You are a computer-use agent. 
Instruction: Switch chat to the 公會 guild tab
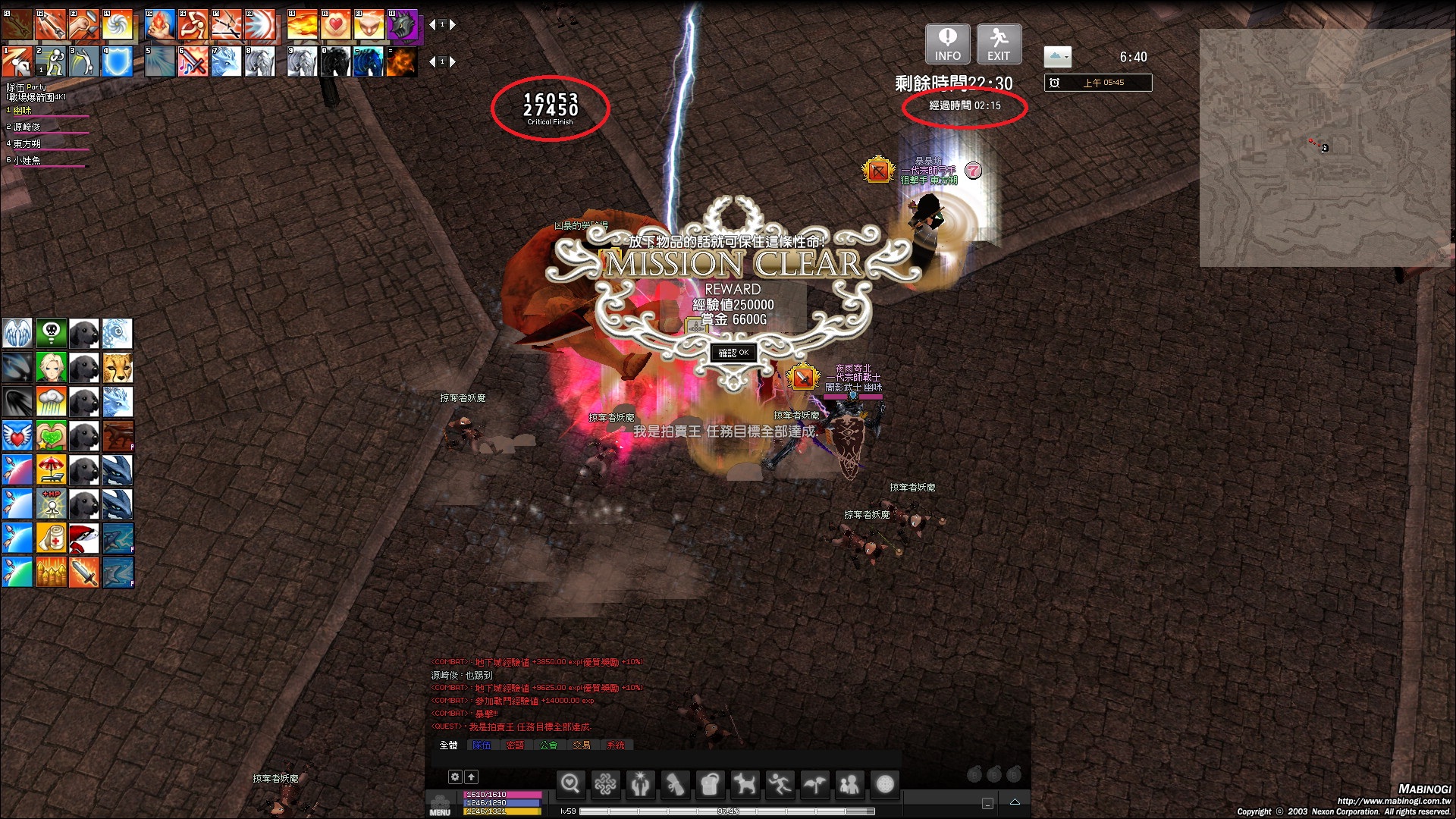coord(548,745)
